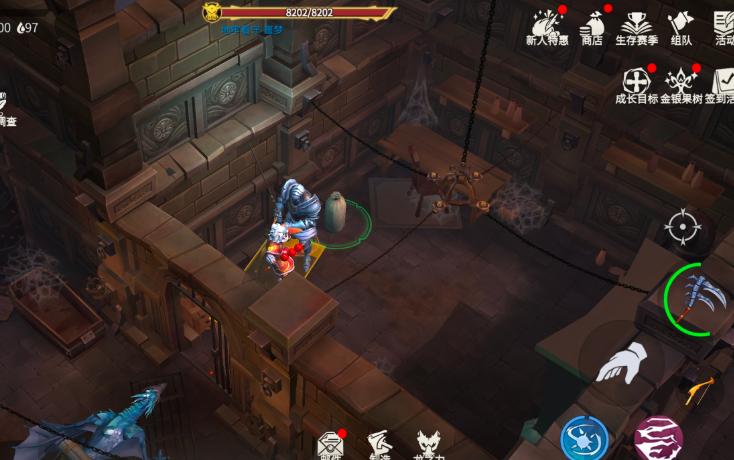Open the 新人特惠 newcomer offer
The image size is (734, 460).
546,25
